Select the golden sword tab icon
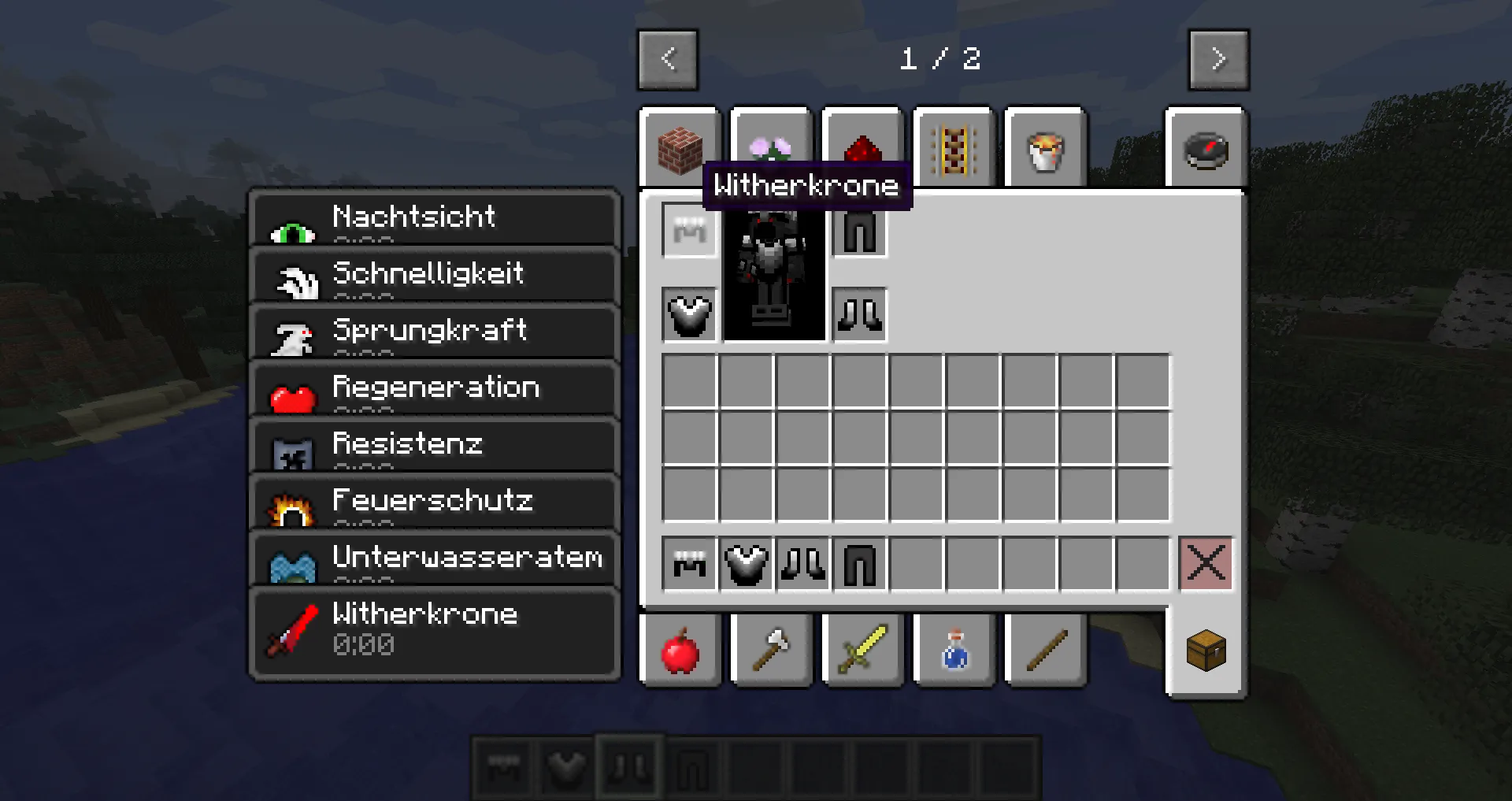Viewport: 1512px width, 801px height. 861,651
